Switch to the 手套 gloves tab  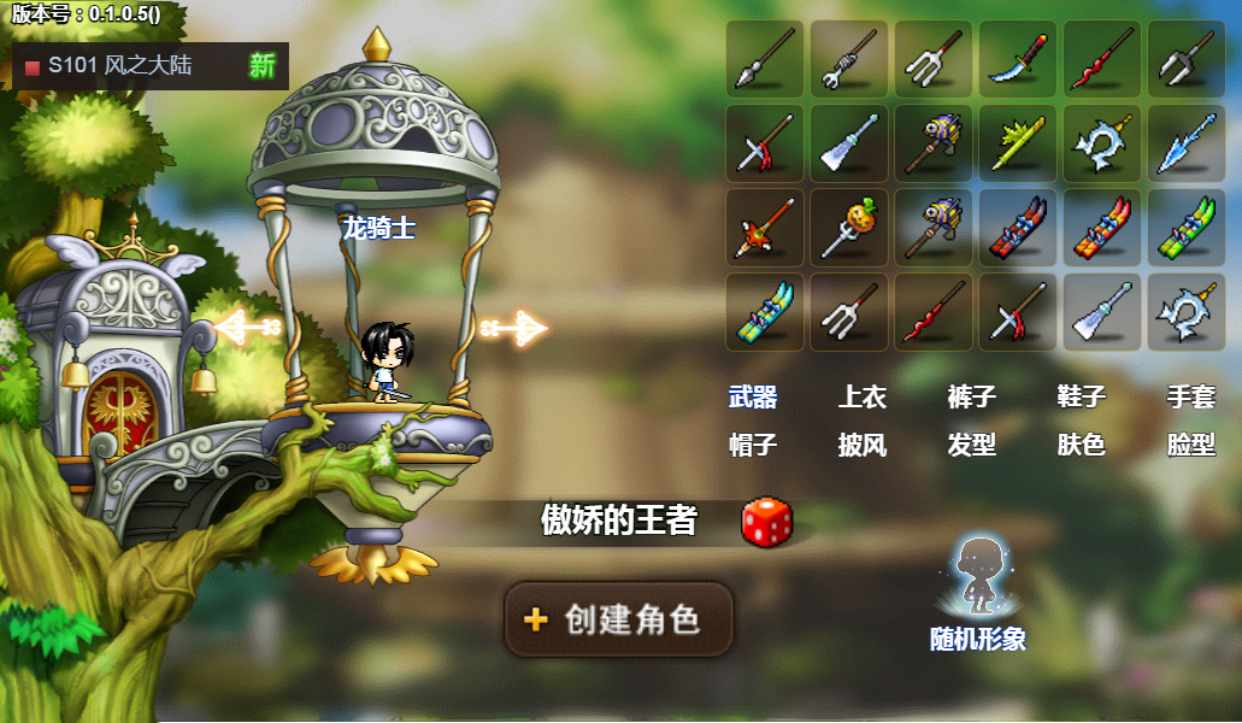[x=1190, y=397]
